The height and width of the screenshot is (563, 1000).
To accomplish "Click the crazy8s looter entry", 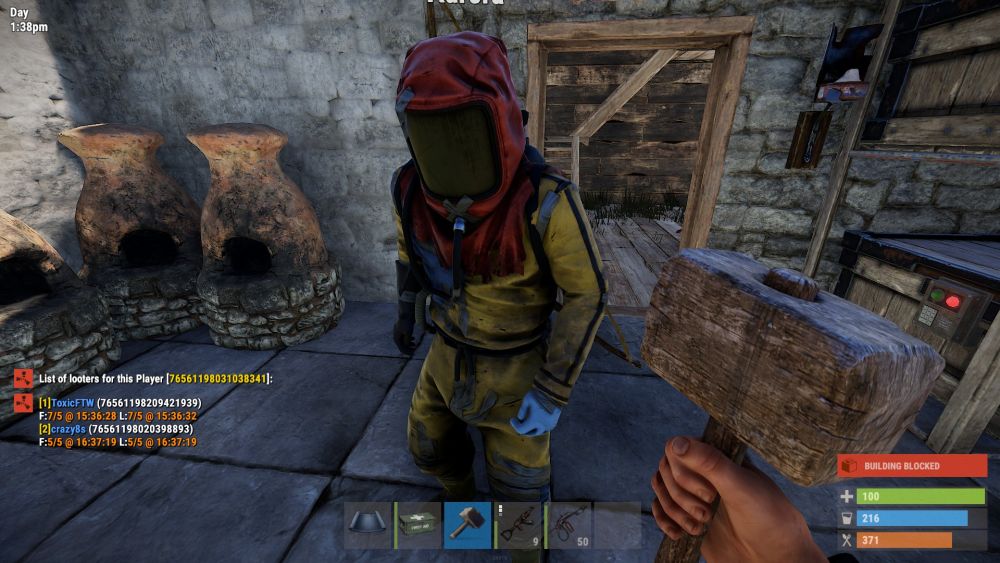I will 66,429.
